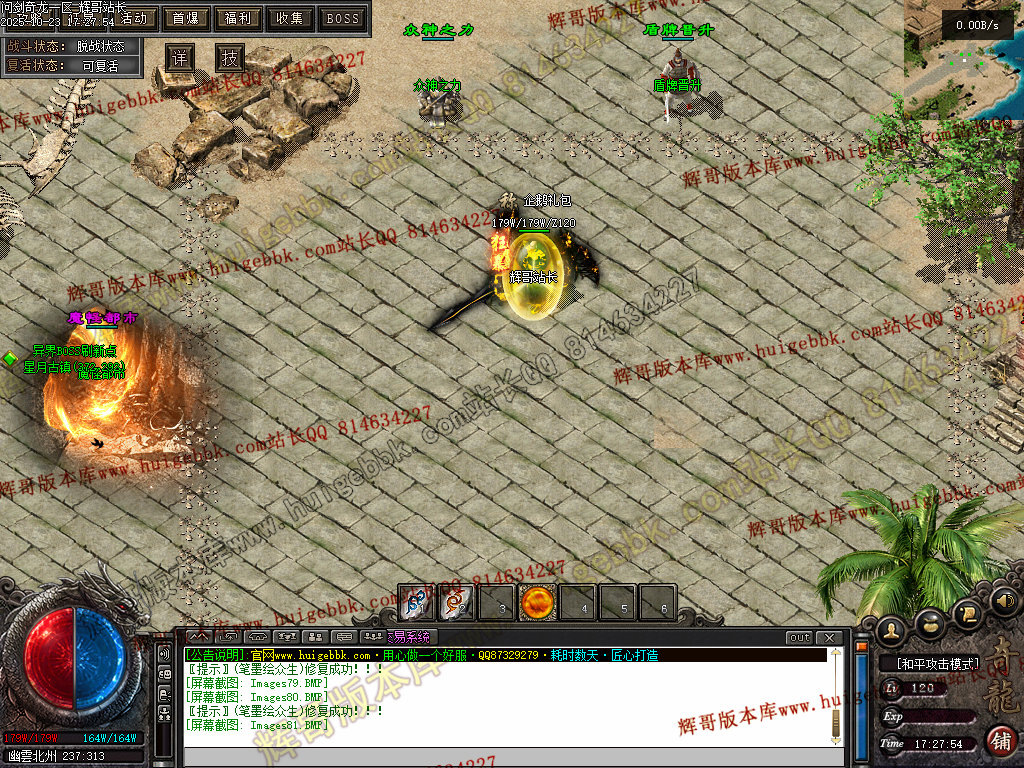Screen dimensions: 1024x768
Task: Click the 详 details button
Action: [179, 58]
